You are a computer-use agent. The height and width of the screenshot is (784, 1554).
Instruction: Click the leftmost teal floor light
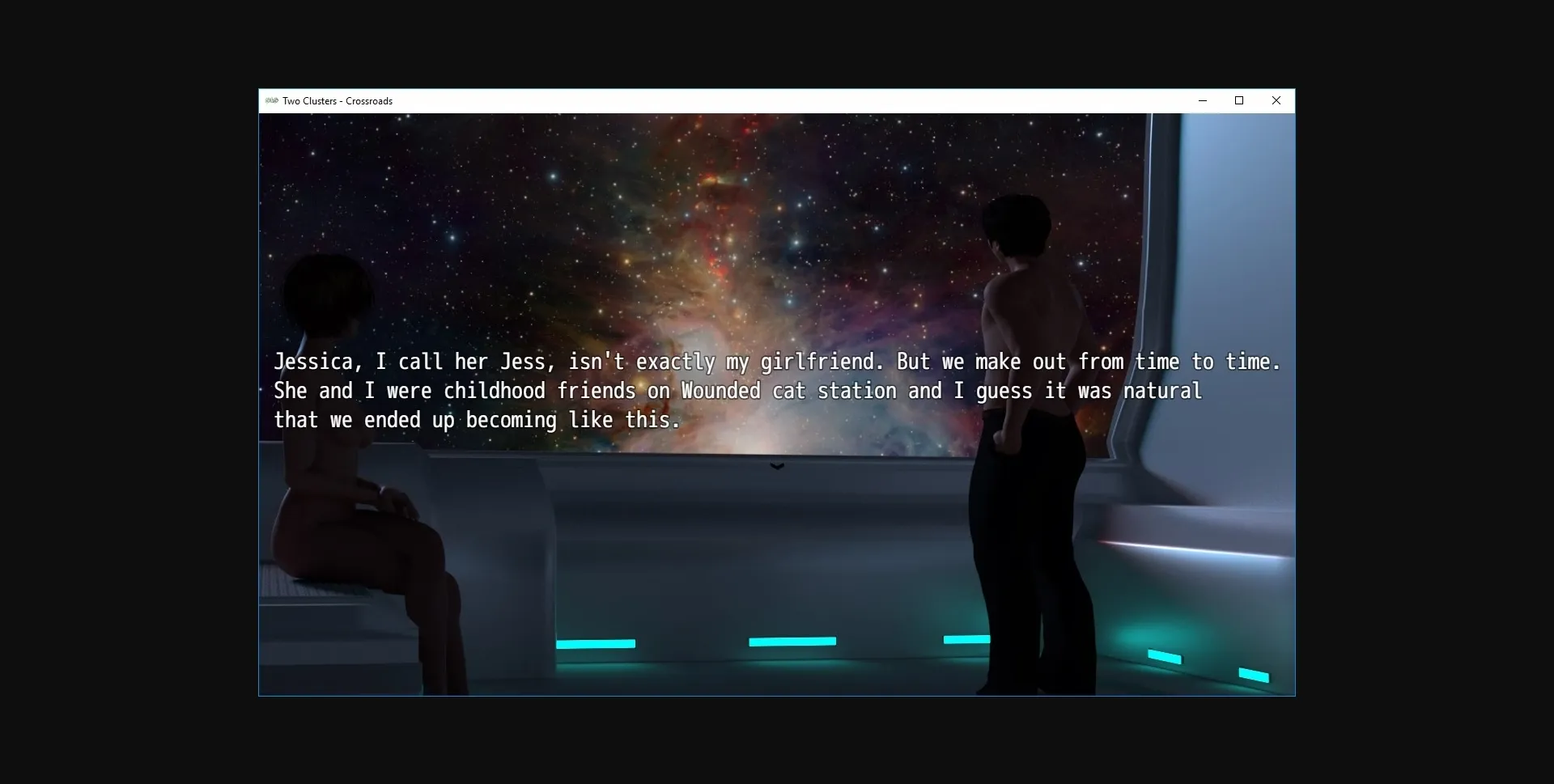tap(595, 643)
